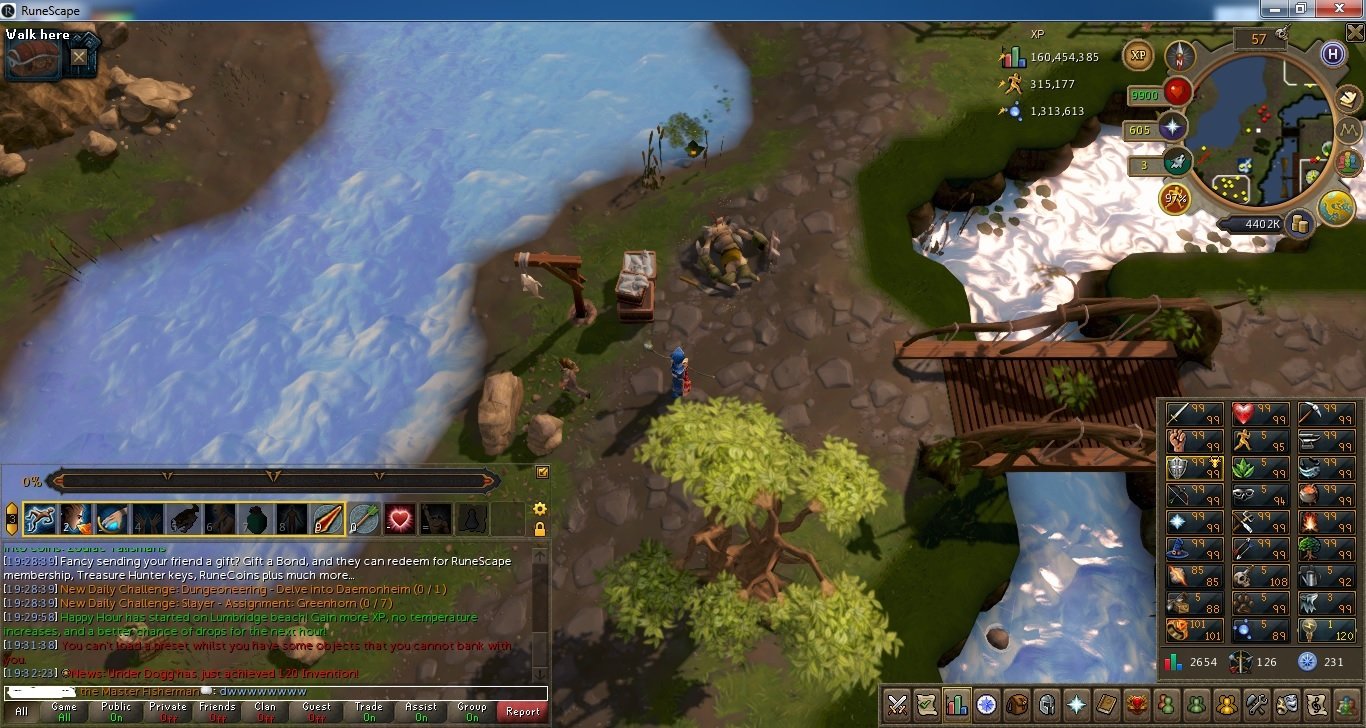Toggle the Public chat filter
Image resolution: width=1366 pixels, height=728 pixels.
tap(116, 711)
